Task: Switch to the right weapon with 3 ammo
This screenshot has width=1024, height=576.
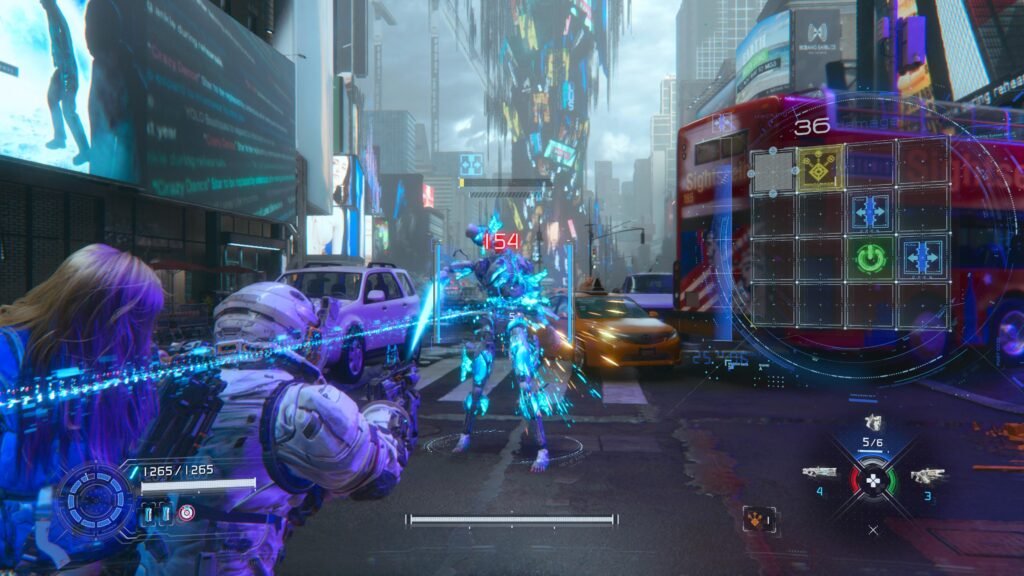Action: point(927,475)
